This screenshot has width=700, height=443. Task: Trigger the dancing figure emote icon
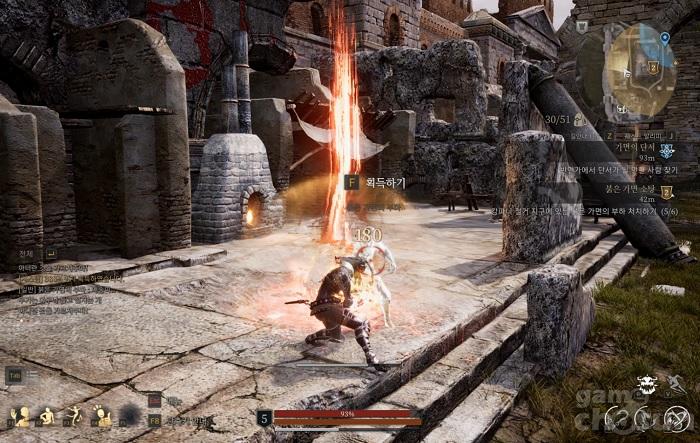tap(74, 416)
